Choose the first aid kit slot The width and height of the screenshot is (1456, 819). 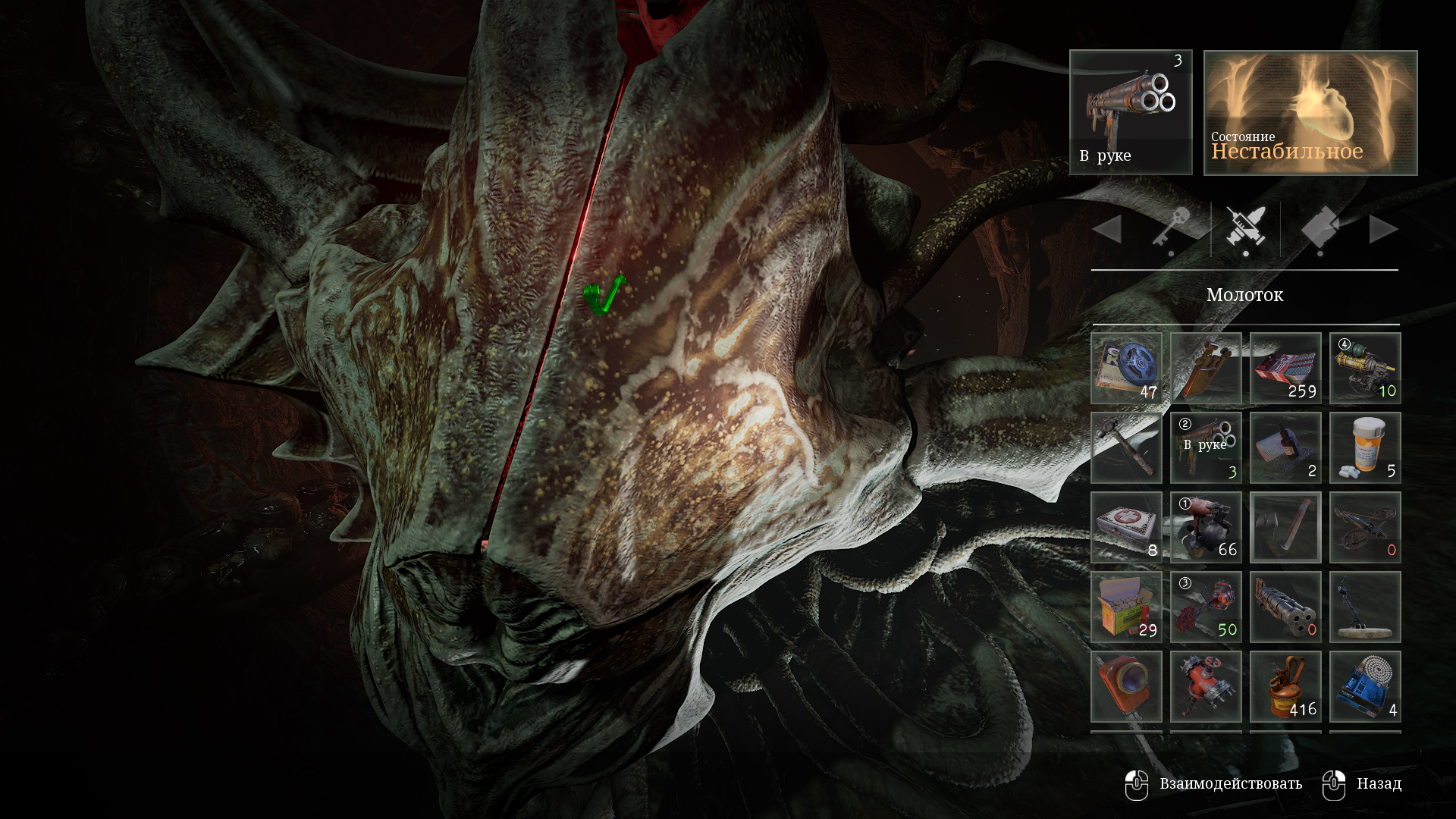[x=1126, y=527]
